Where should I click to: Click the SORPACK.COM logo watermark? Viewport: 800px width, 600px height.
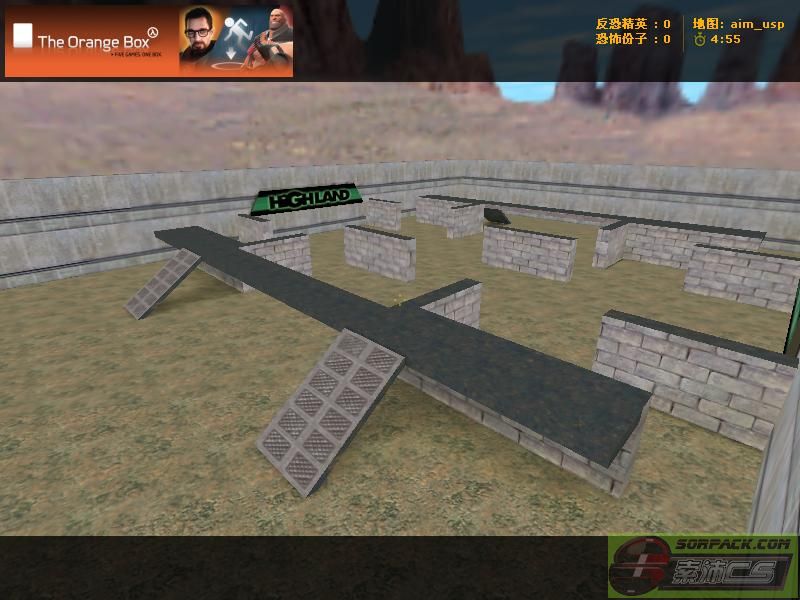[702, 567]
